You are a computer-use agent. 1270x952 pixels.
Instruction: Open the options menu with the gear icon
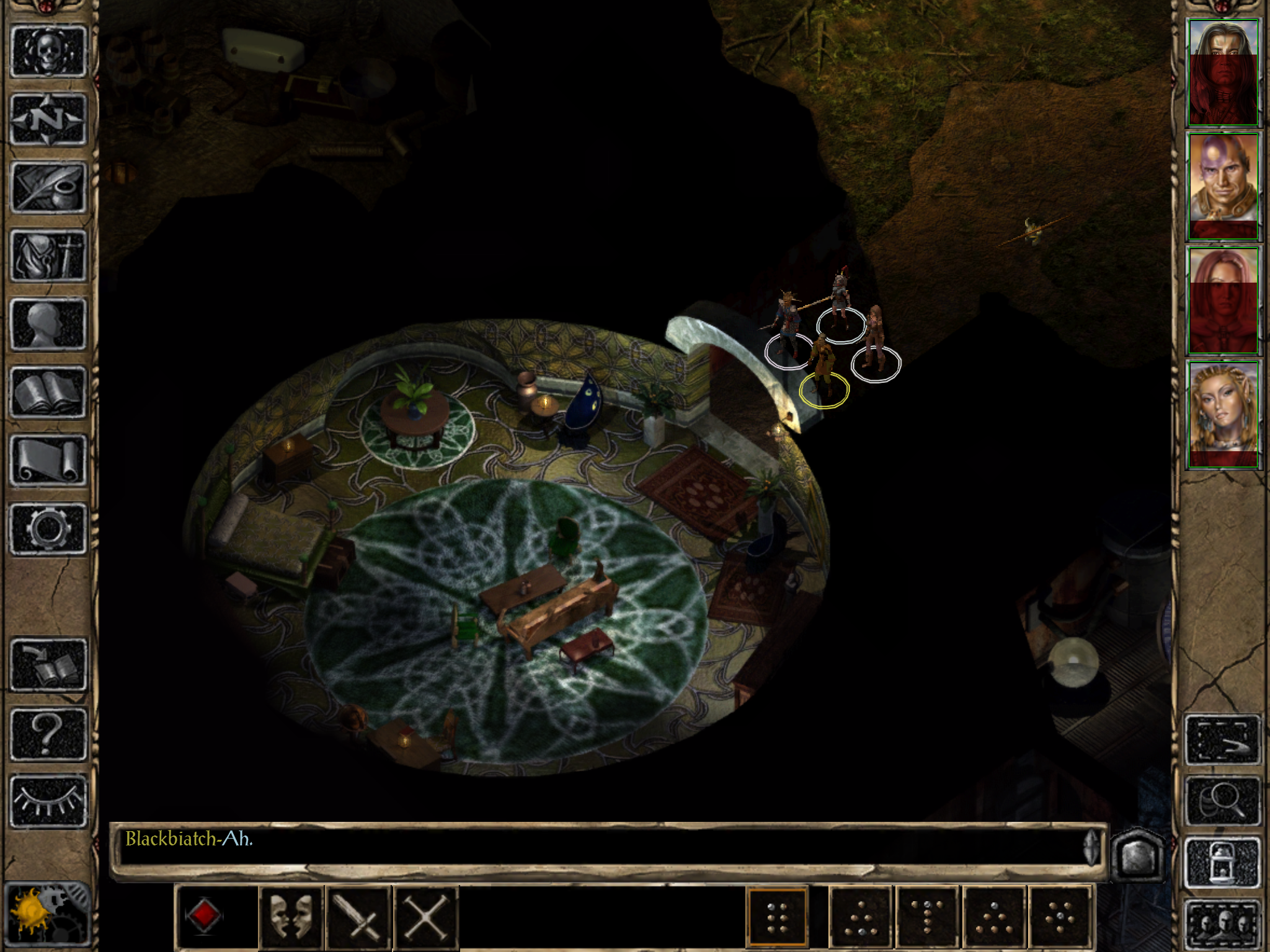point(48,528)
